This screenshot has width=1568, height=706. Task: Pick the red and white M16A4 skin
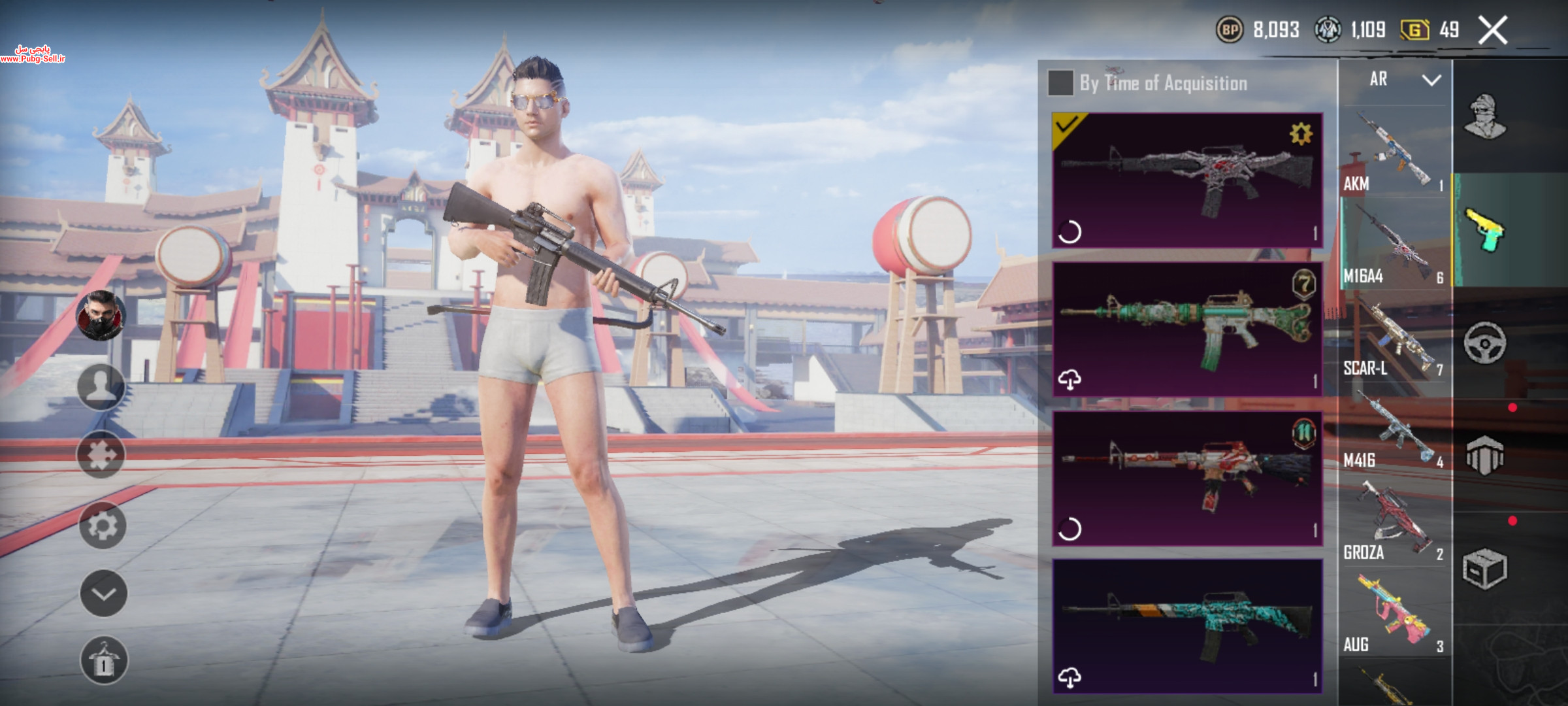click(x=1186, y=478)
